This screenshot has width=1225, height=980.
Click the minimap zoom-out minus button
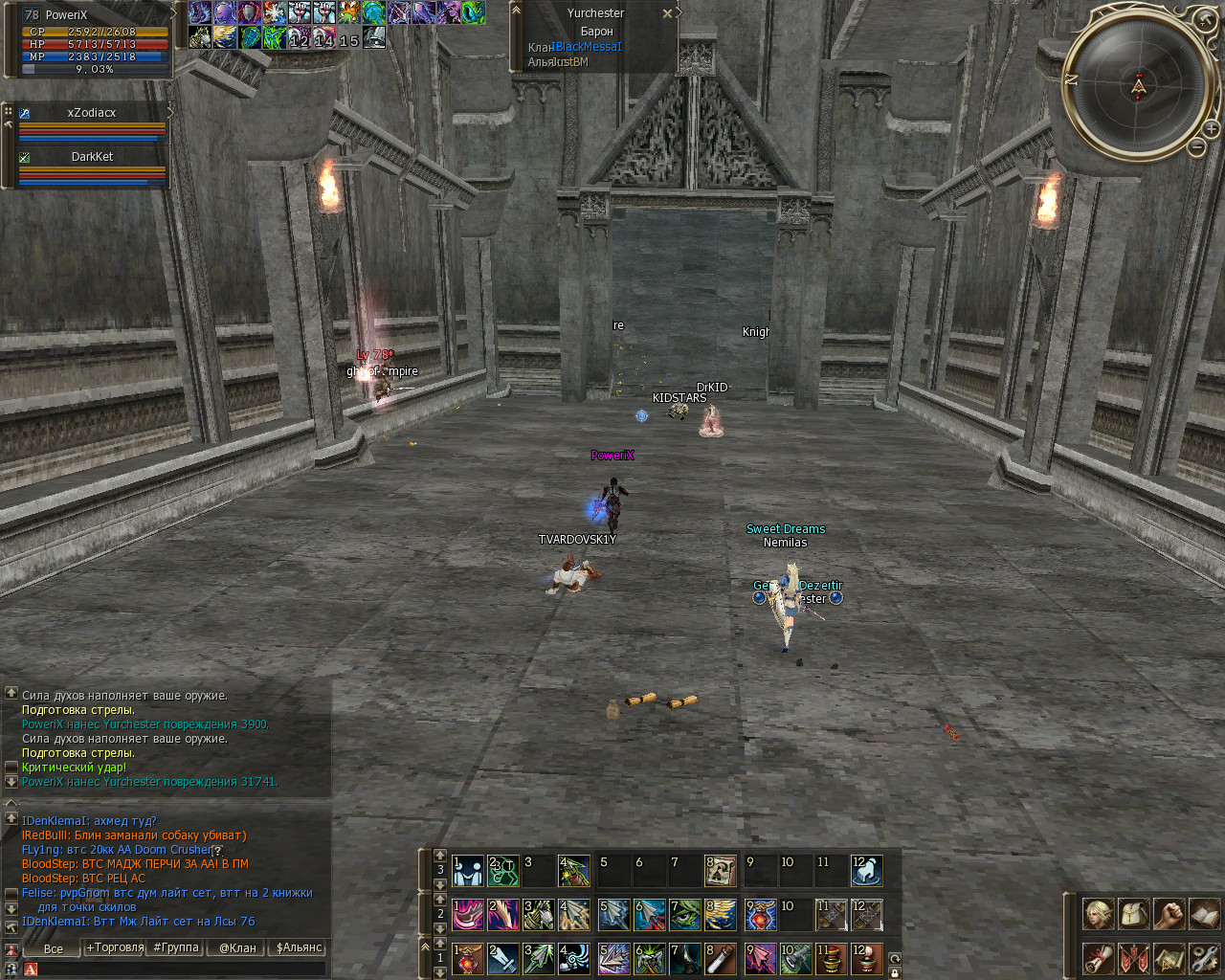(x=1197, y=146)
